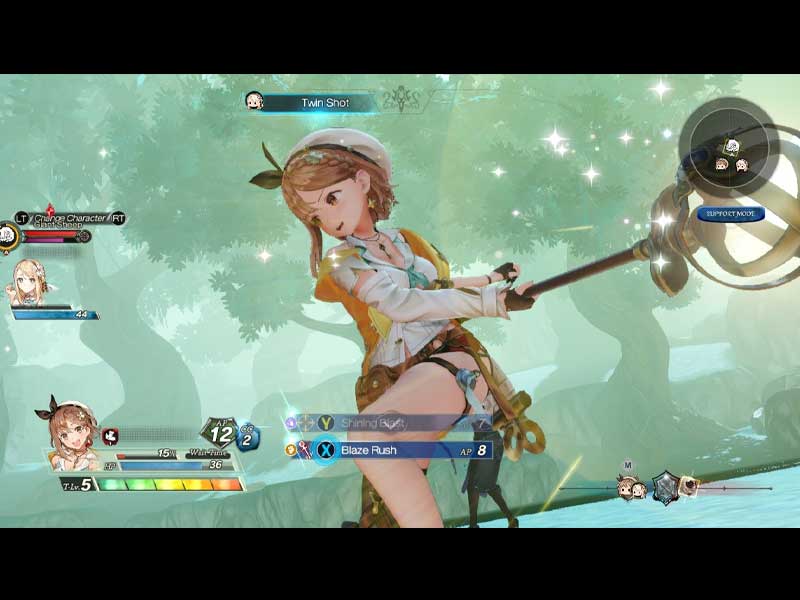This screenshot has height=600, width=800.
Task: Select the enemy marker on the radar
Action: tap(733, 145)
